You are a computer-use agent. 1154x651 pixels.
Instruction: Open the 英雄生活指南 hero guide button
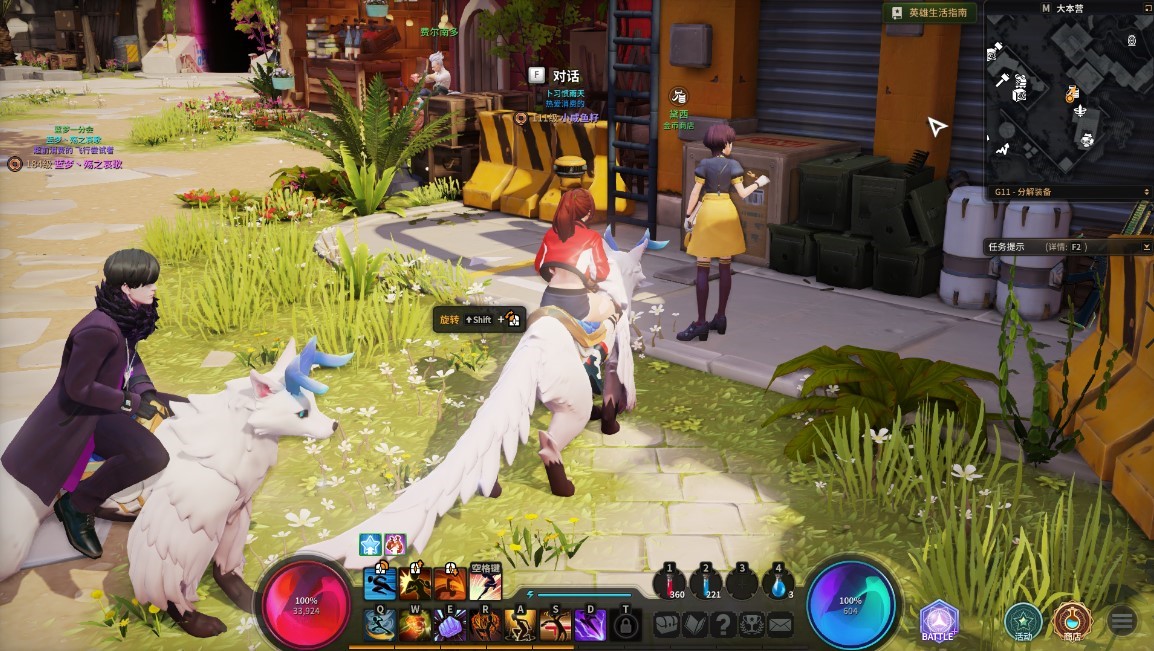tap(929, 13)
